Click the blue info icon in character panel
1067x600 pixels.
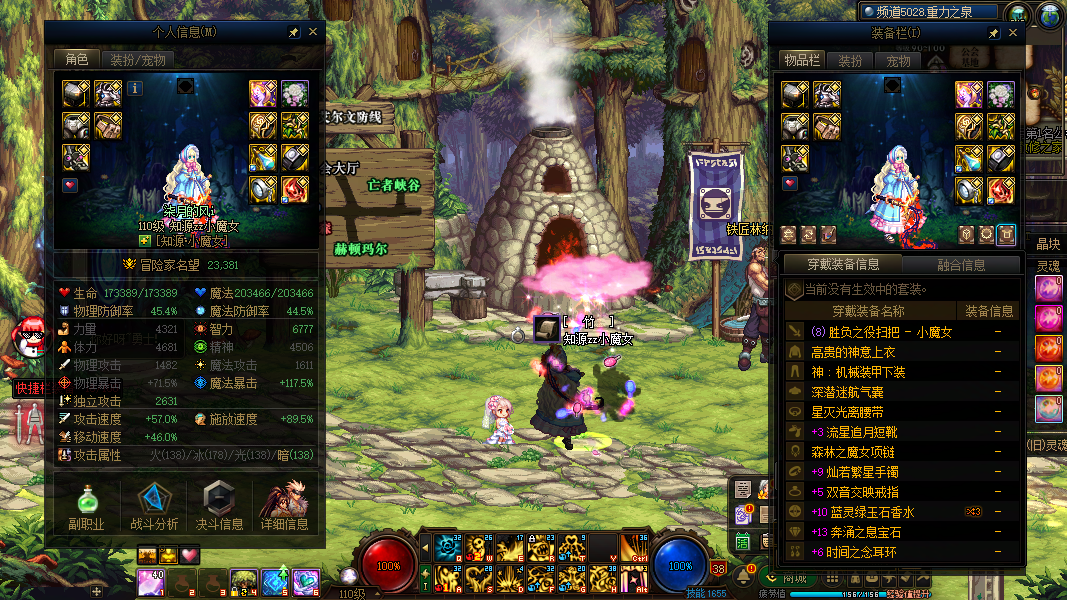[x=135, y=89]
